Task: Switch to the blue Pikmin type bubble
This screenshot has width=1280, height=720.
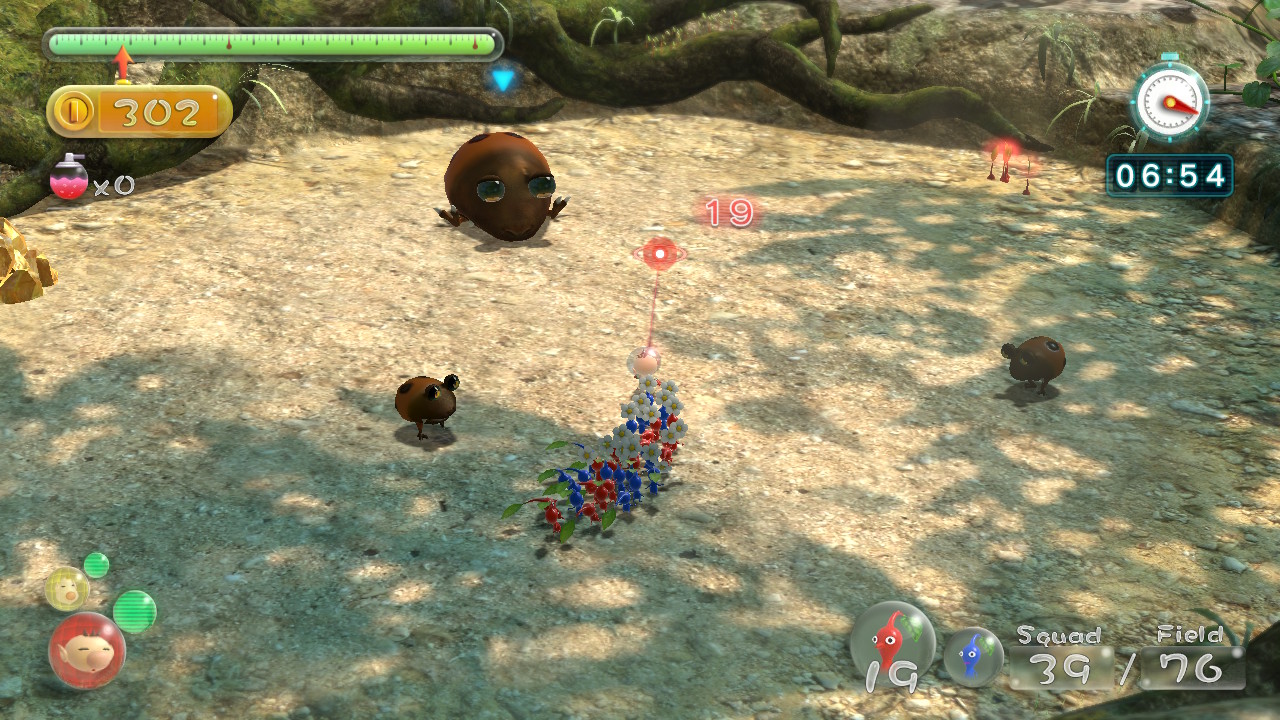Action: pos(973,656)
